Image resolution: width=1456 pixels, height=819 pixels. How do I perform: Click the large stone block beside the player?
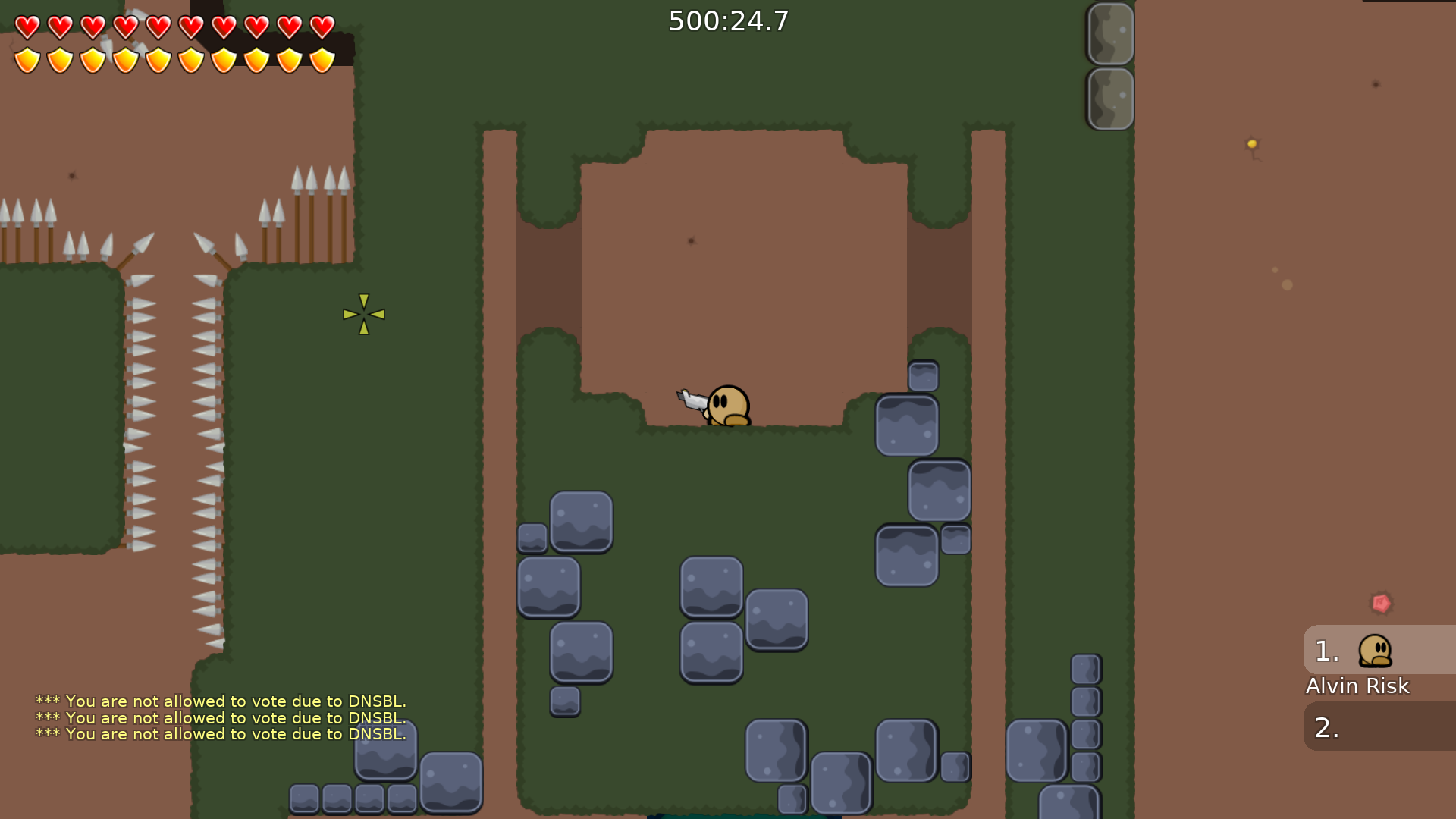coord(907,426)
